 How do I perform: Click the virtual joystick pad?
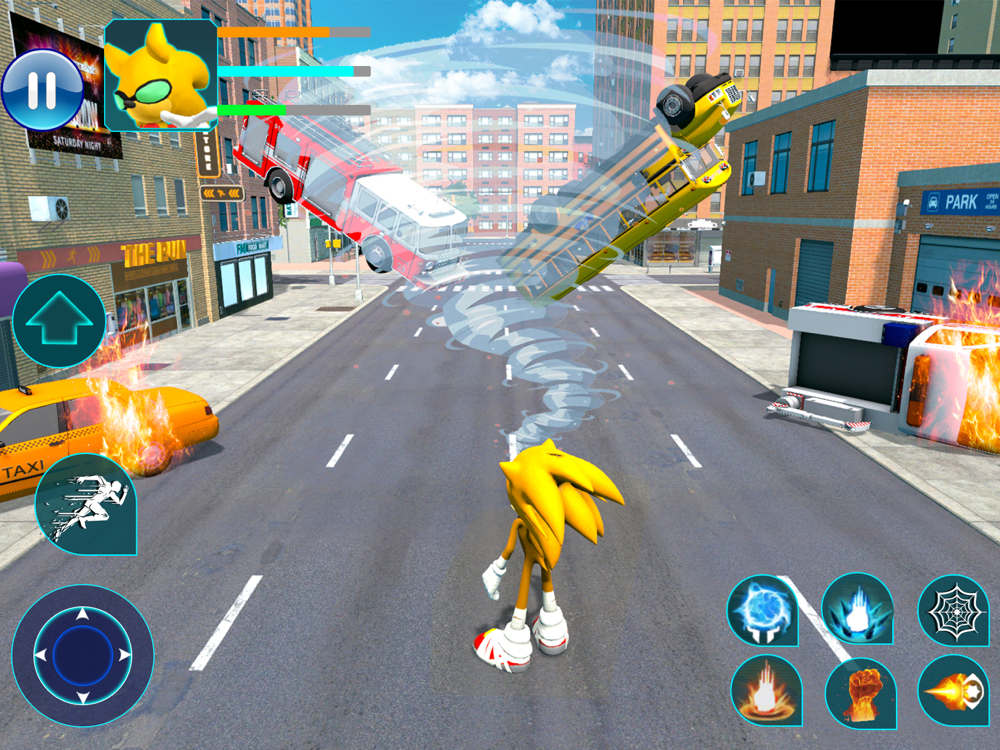pyautogui.click(x=83, y=655)
